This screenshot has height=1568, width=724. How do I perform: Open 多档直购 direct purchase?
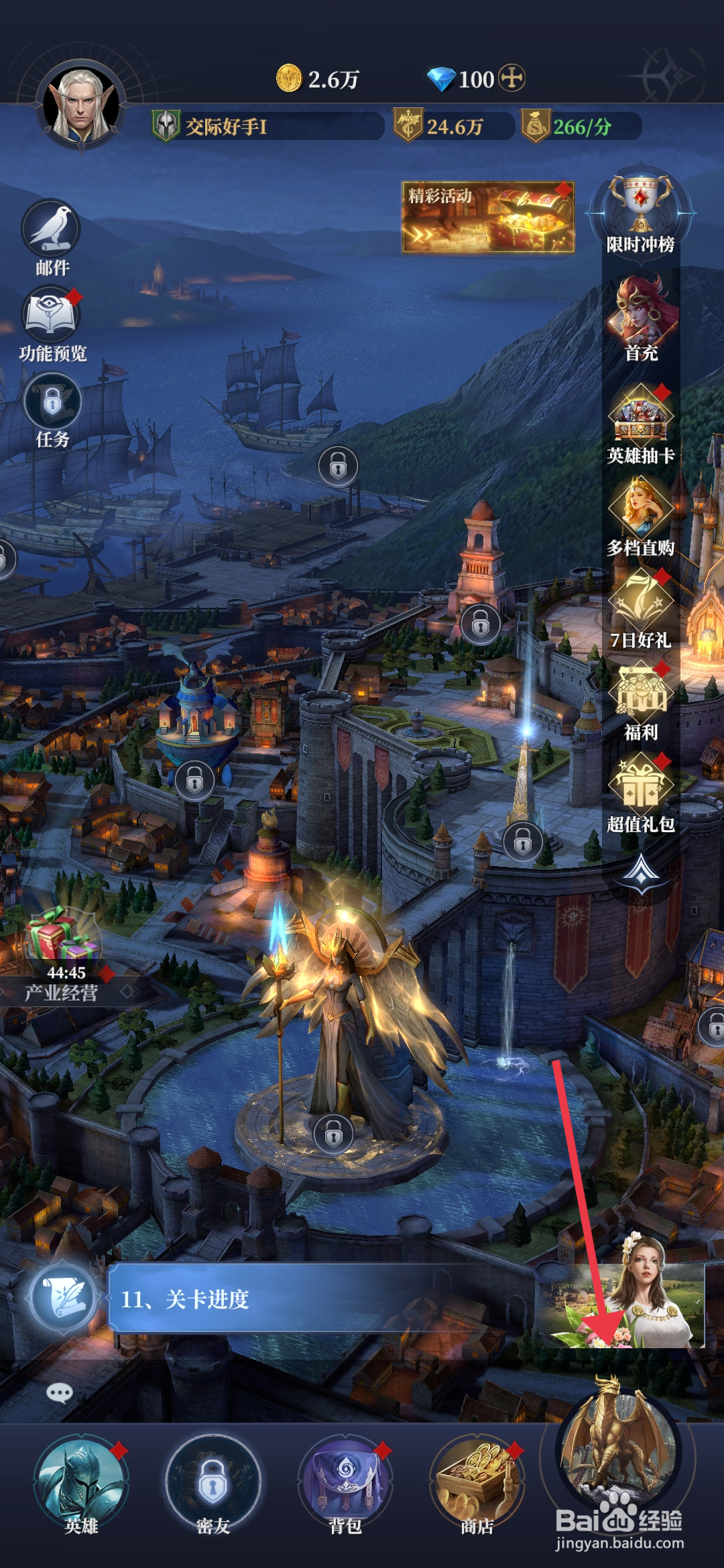point(641,511)
